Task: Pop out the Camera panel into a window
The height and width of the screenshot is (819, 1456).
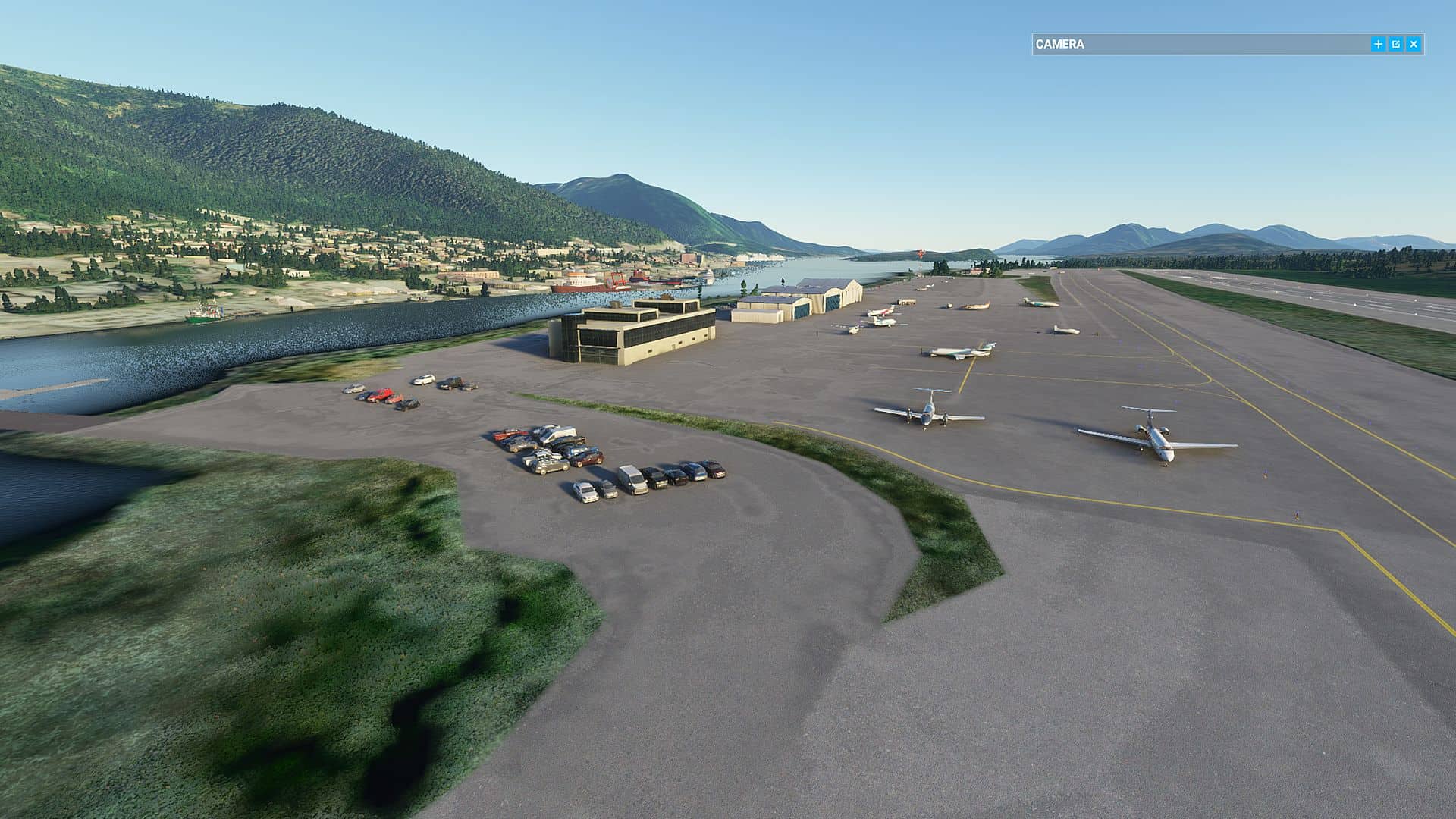Action: click(1396, 45)
